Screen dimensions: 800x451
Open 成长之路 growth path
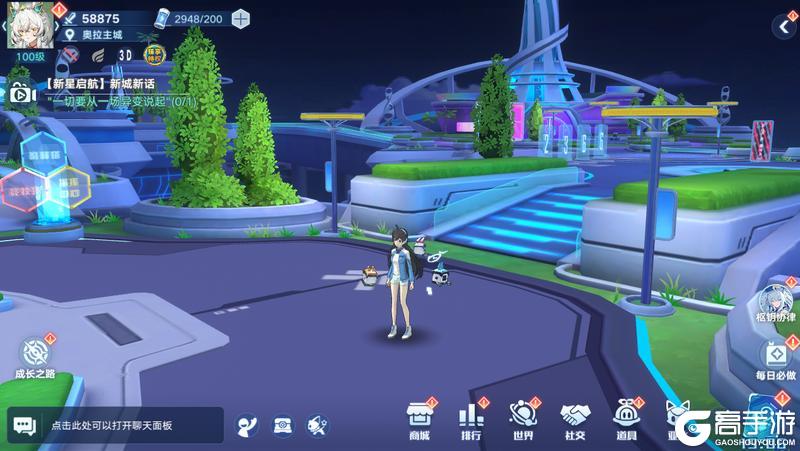point(35,357)
